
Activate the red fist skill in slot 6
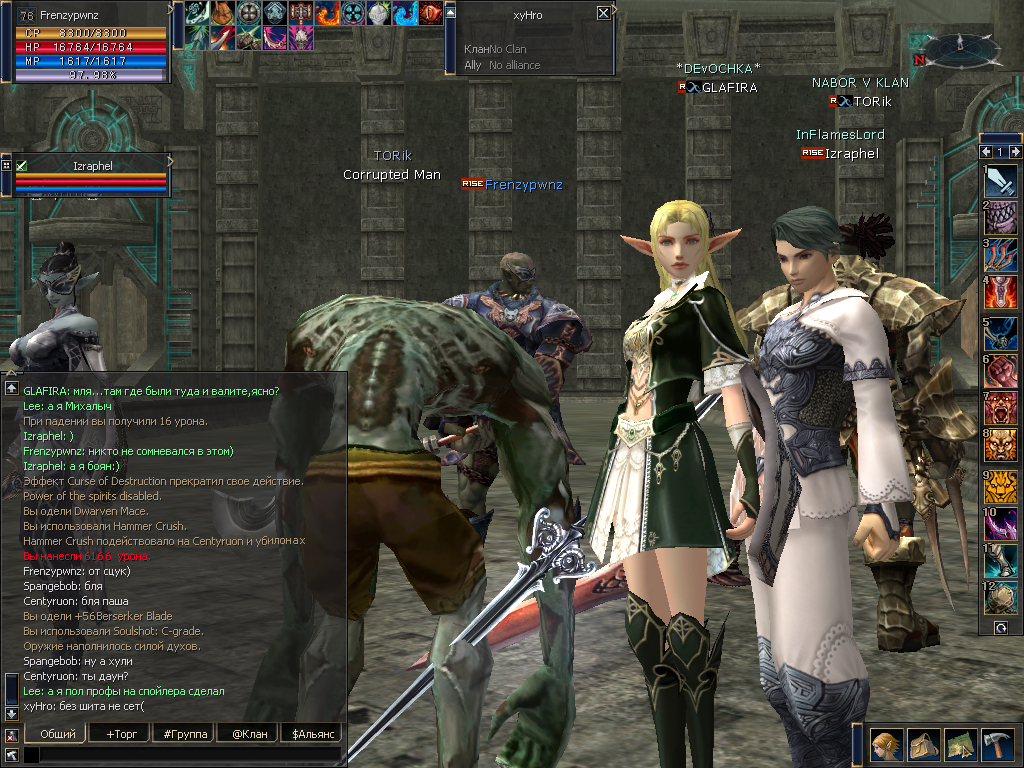[x=1001, y=371]
